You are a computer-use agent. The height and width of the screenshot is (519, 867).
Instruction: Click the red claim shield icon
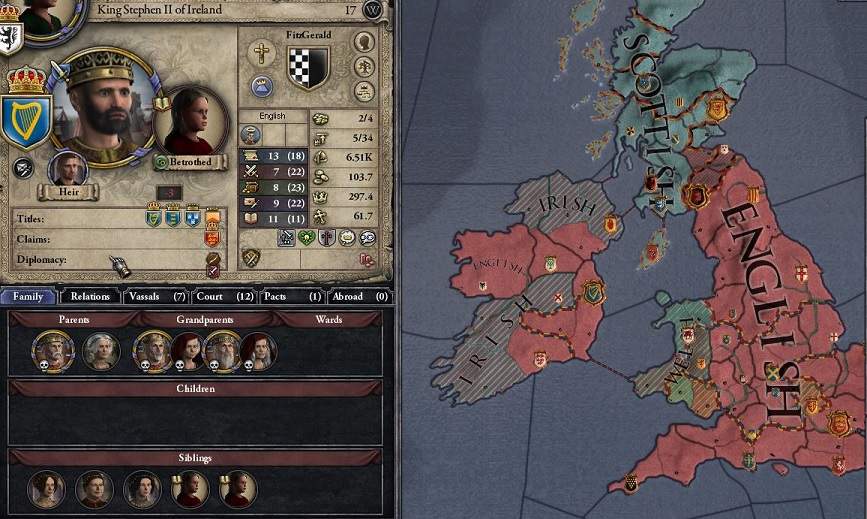point(212,238)
